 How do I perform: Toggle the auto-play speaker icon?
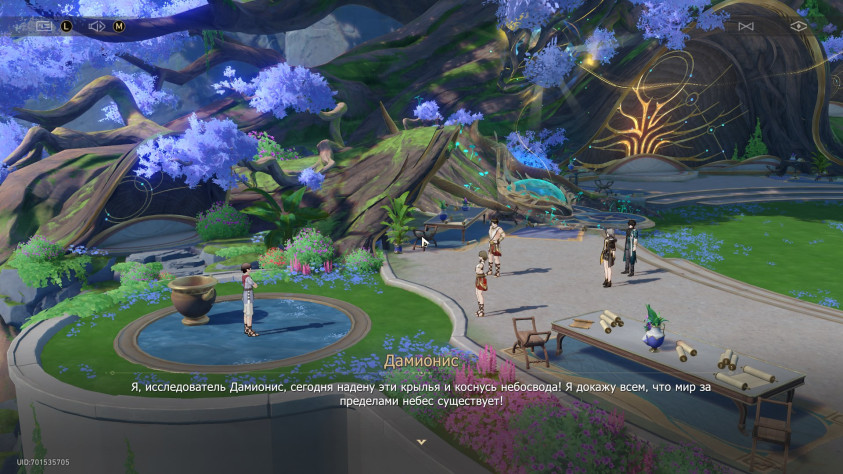[97, 26]
